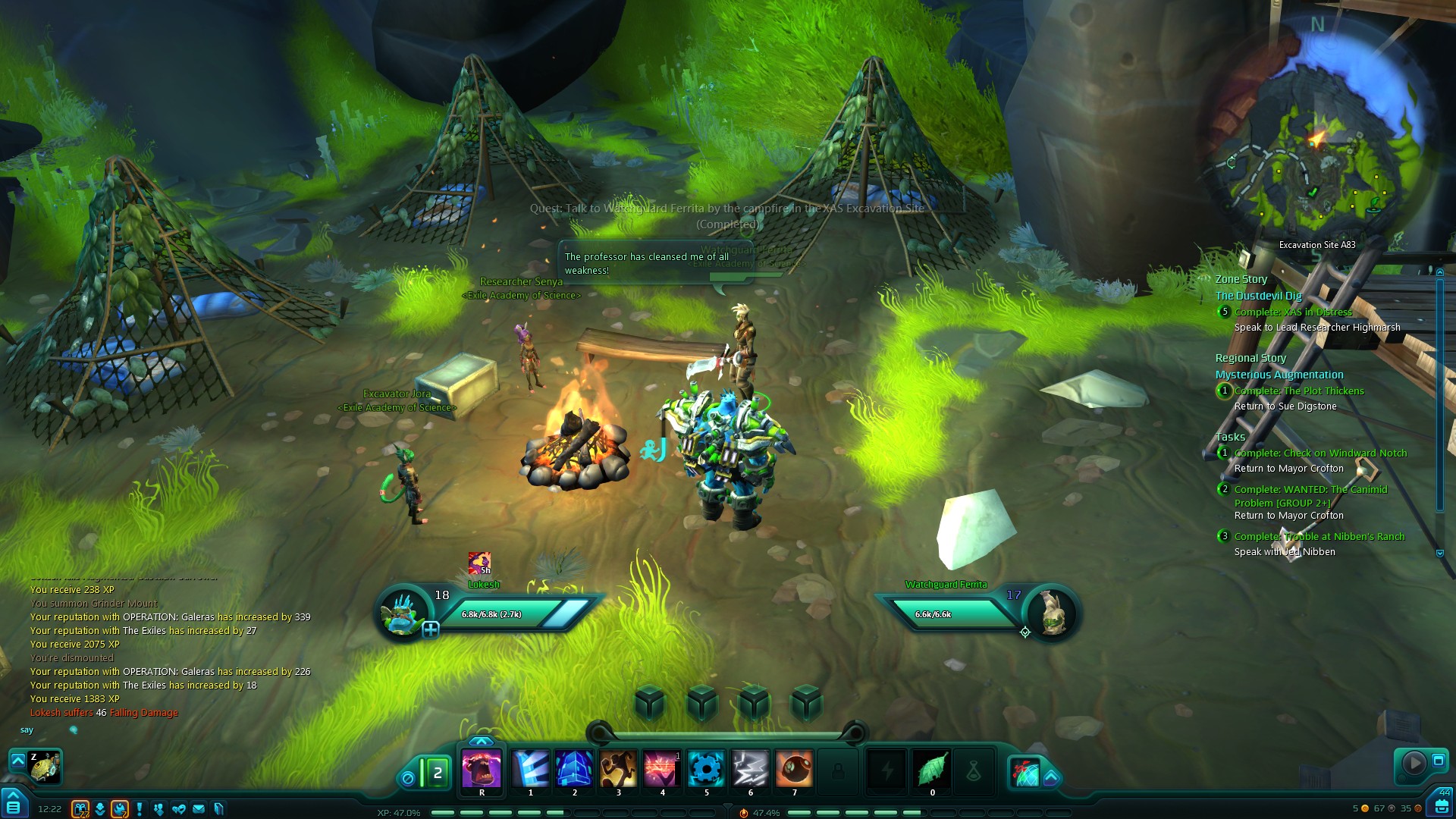This screenshot has width=1456, height=819.
Task: Use the orange bomb ability in slot 7
Action: point(794,768)
